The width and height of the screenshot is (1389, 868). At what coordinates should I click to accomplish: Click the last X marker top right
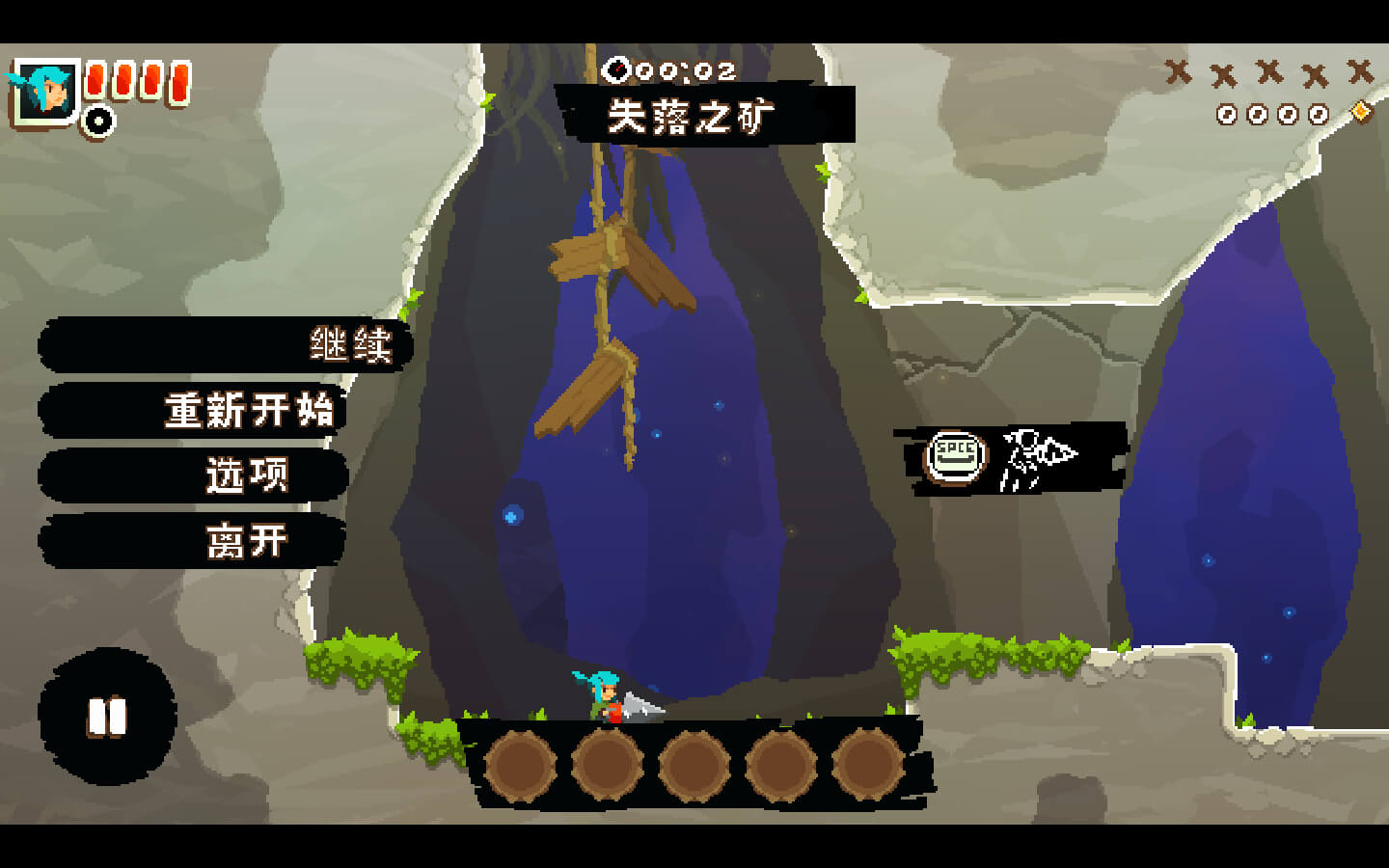(x=1361, y=69)
